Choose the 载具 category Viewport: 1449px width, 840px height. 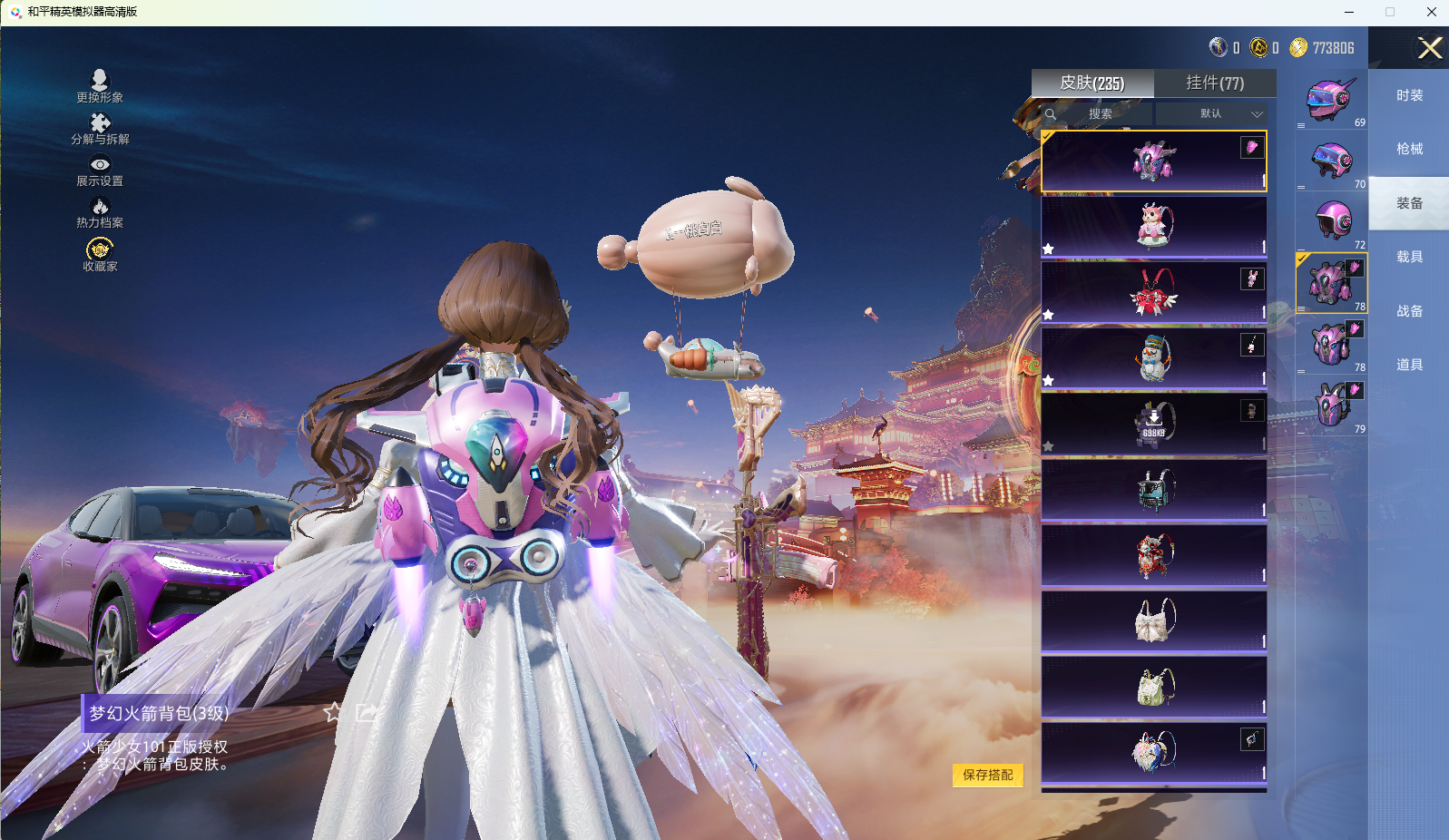[x=1409, y=257]
